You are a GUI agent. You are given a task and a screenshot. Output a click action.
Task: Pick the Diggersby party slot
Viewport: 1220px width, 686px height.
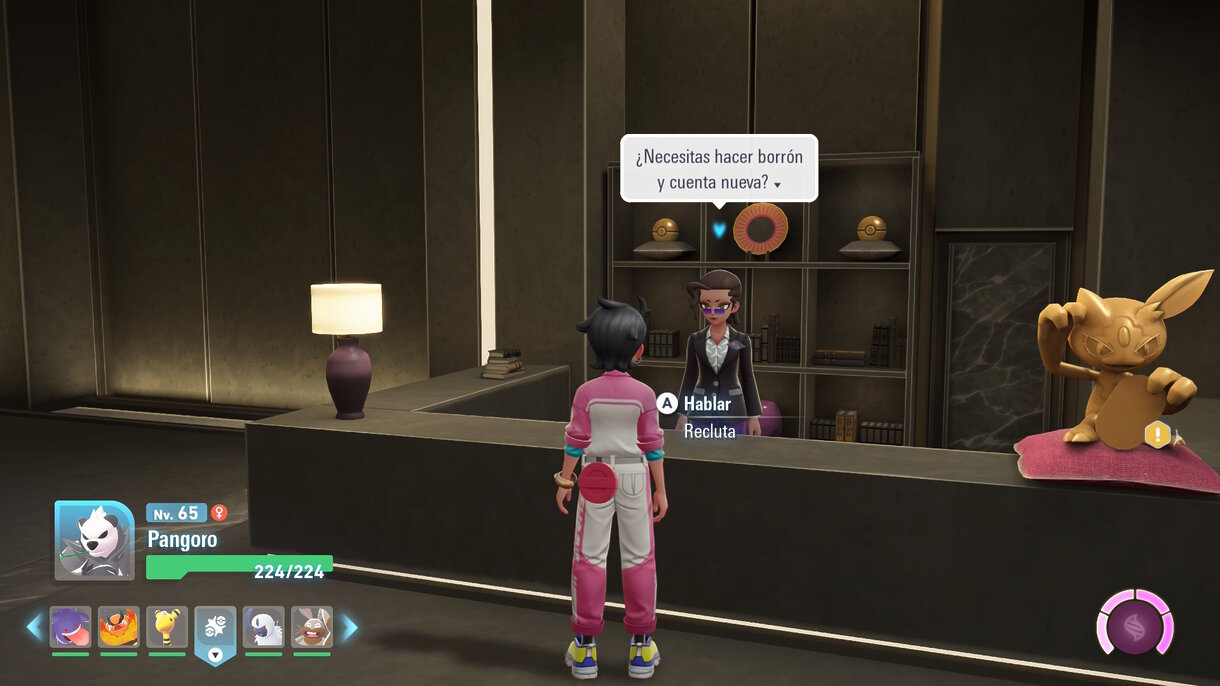click(x=312, y=627)
